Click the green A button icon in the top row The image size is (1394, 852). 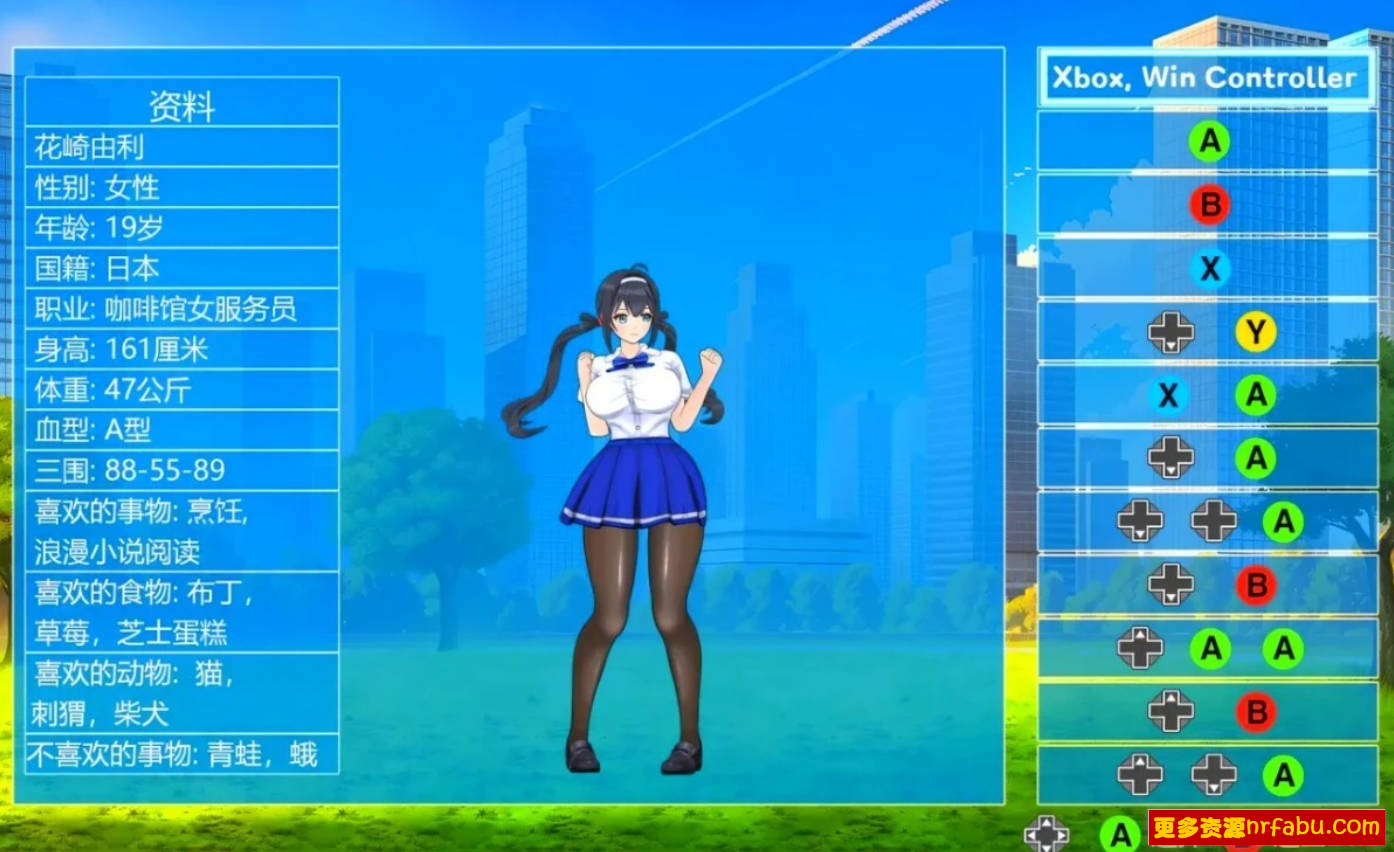point(1208,141)
